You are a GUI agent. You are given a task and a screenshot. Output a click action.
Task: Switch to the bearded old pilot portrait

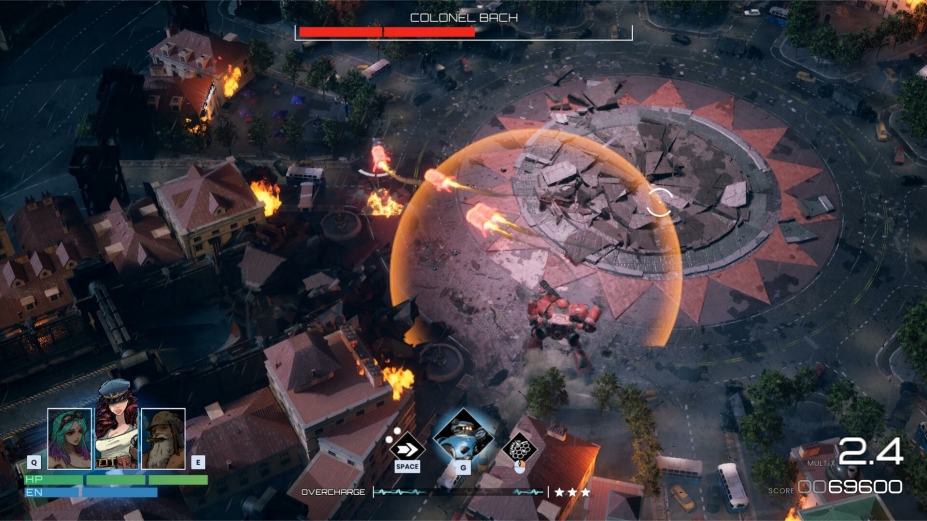162,438
